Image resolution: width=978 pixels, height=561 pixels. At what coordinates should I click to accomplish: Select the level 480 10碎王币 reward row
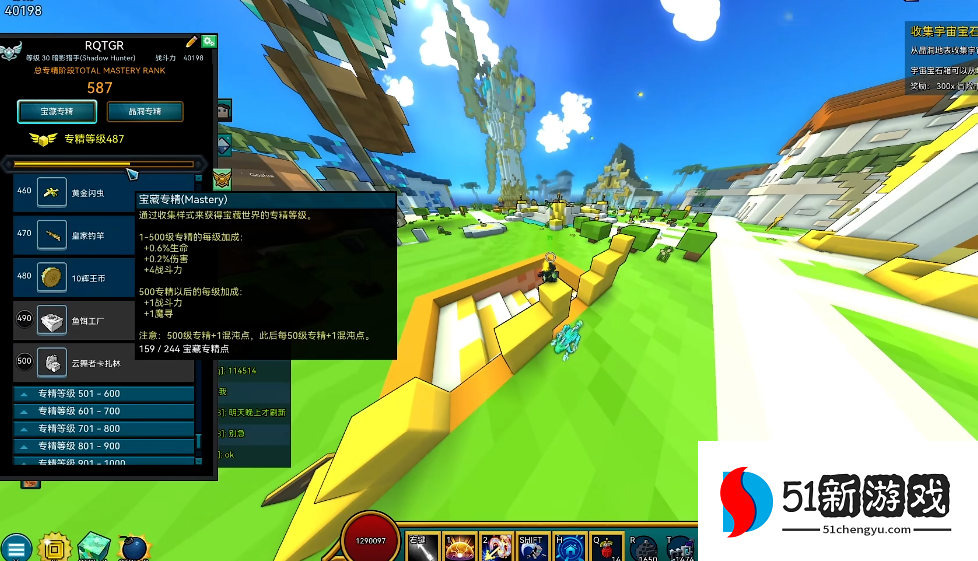tap(103, 276)
